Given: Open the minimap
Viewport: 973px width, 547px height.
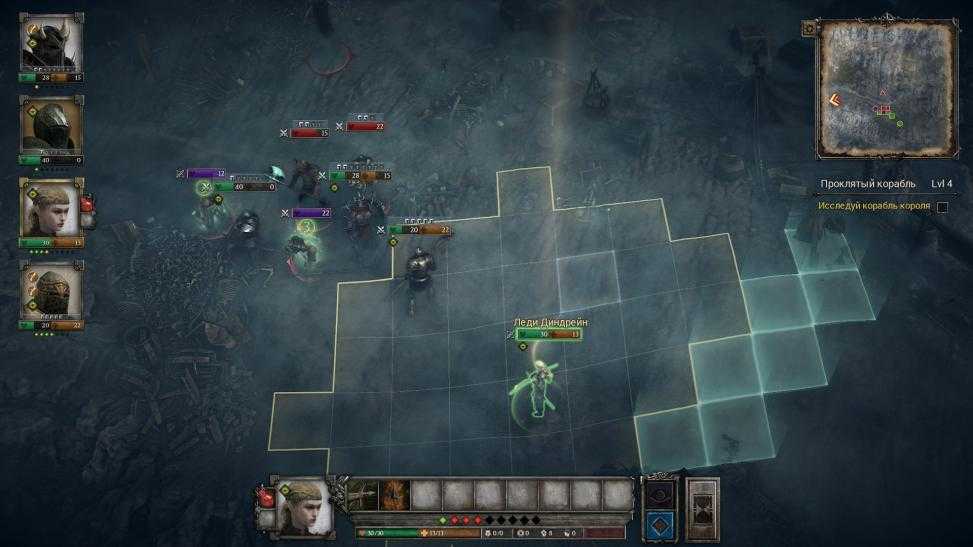Looking at the screenshot, I should pyautogui.click(x=884, y=90).
